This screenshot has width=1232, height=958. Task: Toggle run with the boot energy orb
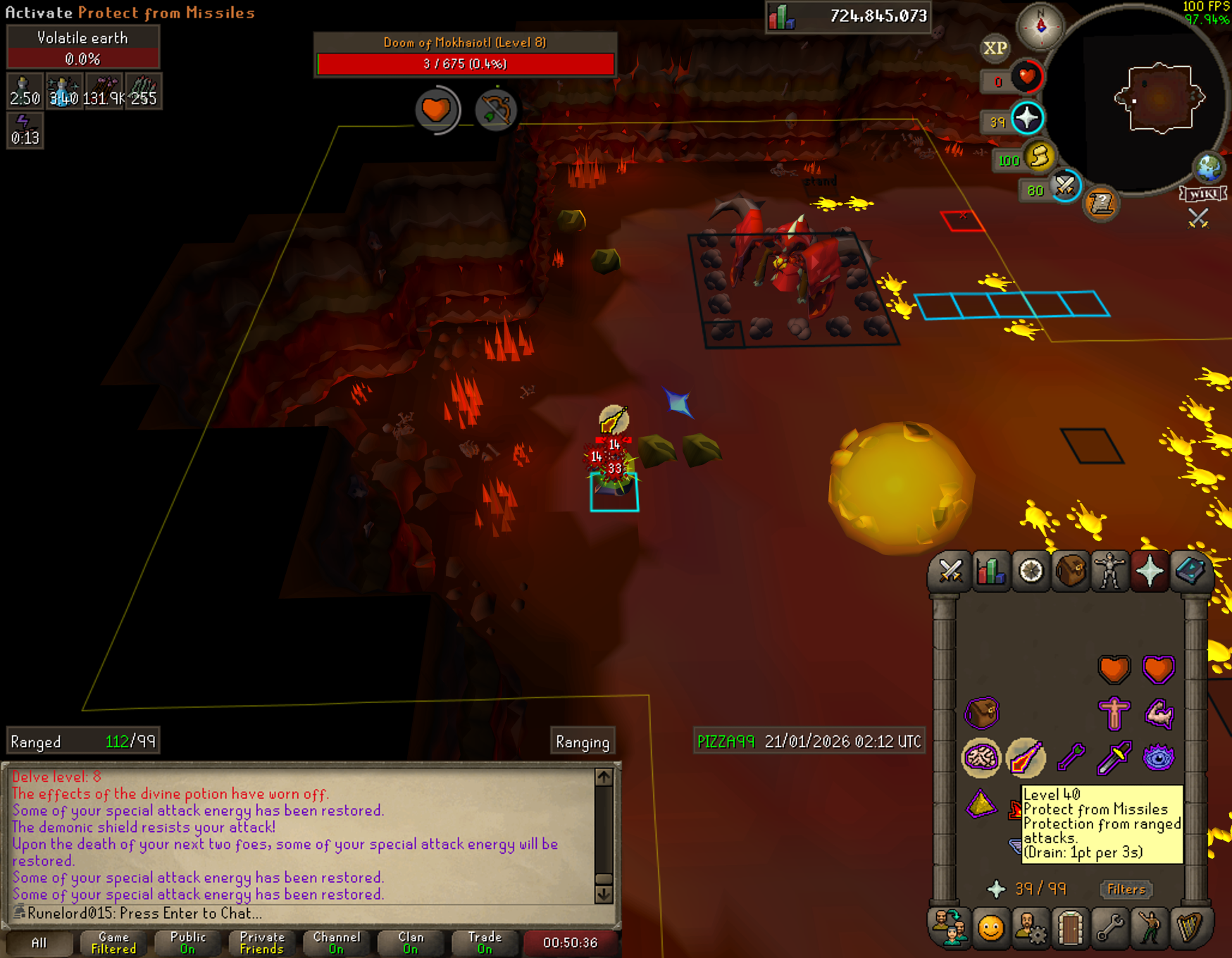click(1040, 156)
